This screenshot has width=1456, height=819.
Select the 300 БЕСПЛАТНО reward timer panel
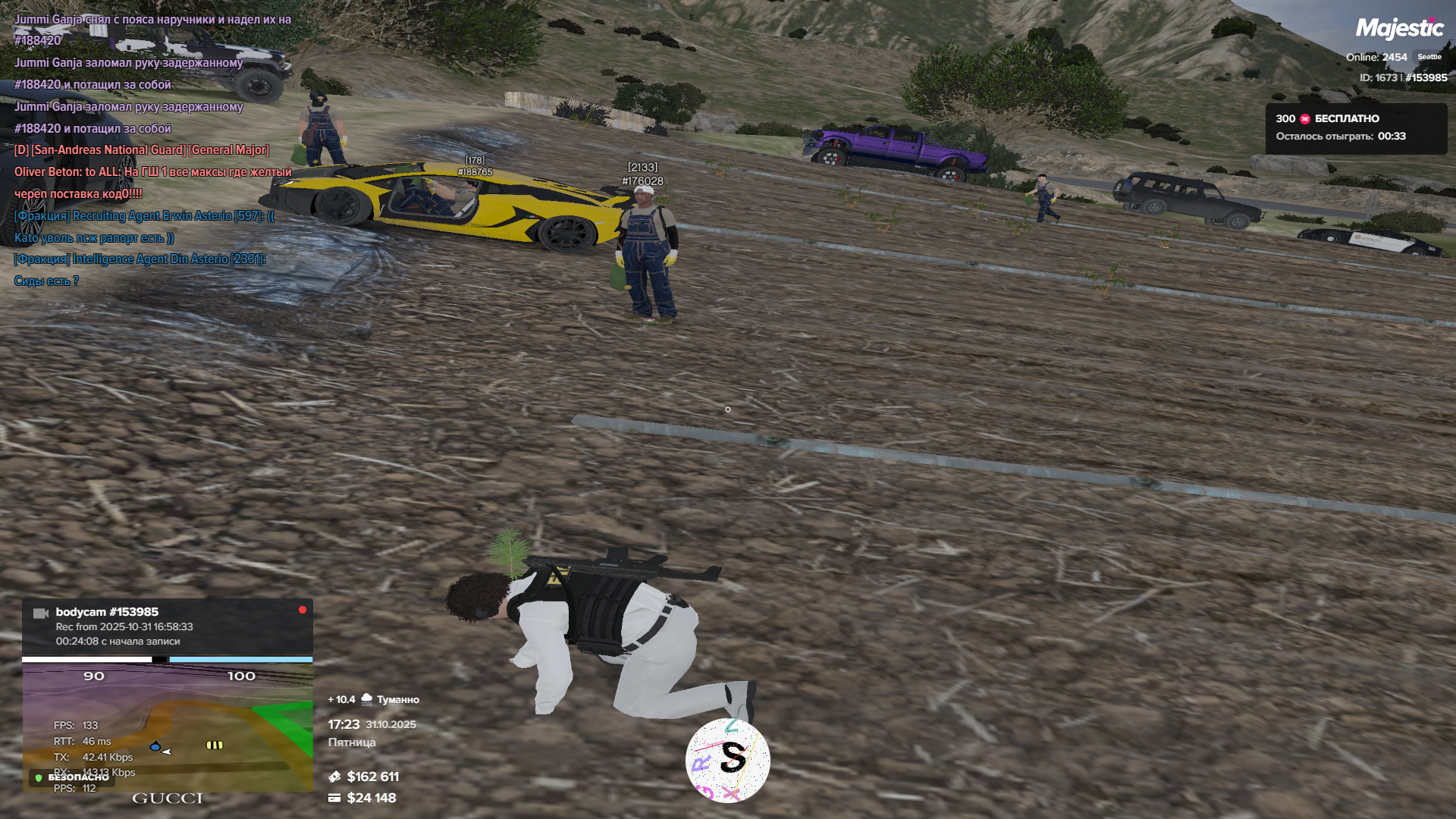pos(1355,127)
